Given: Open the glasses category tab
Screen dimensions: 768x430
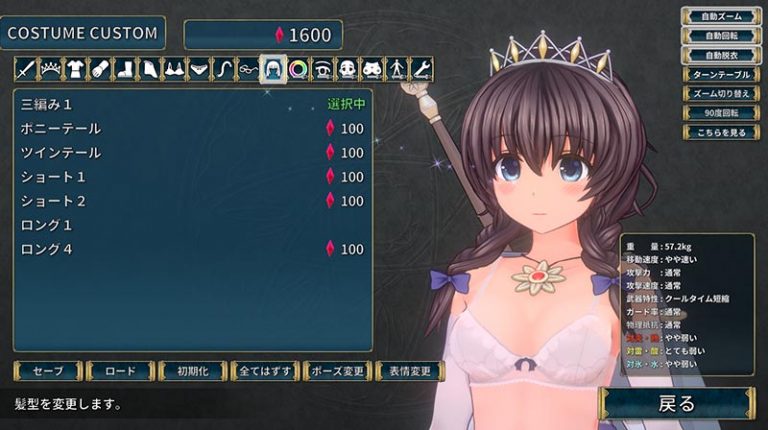Looking at the screenshot, I should 248,69.
